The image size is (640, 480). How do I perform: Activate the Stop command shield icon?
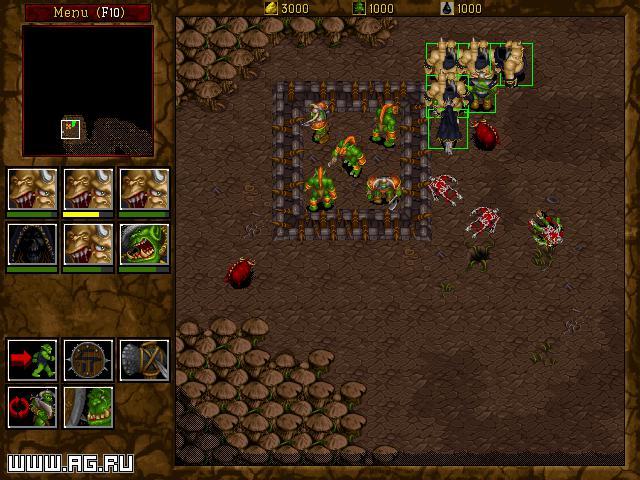[88, 360]
